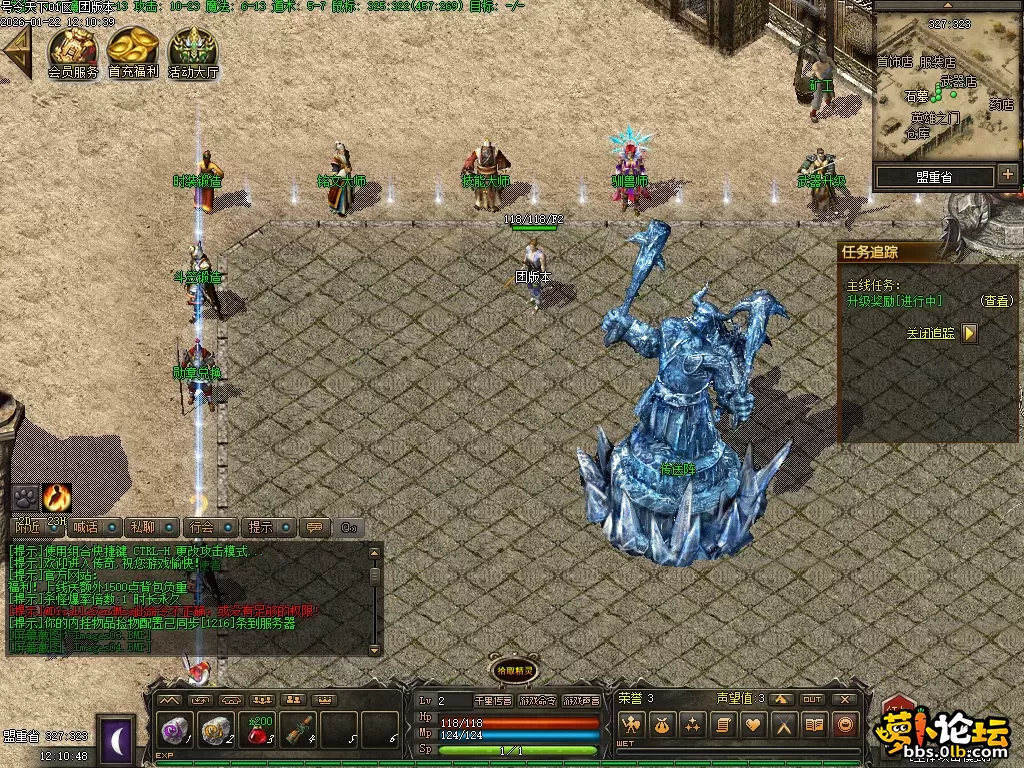
Task: Click the OUT button on the bottom panel
Action: point(812,699)
